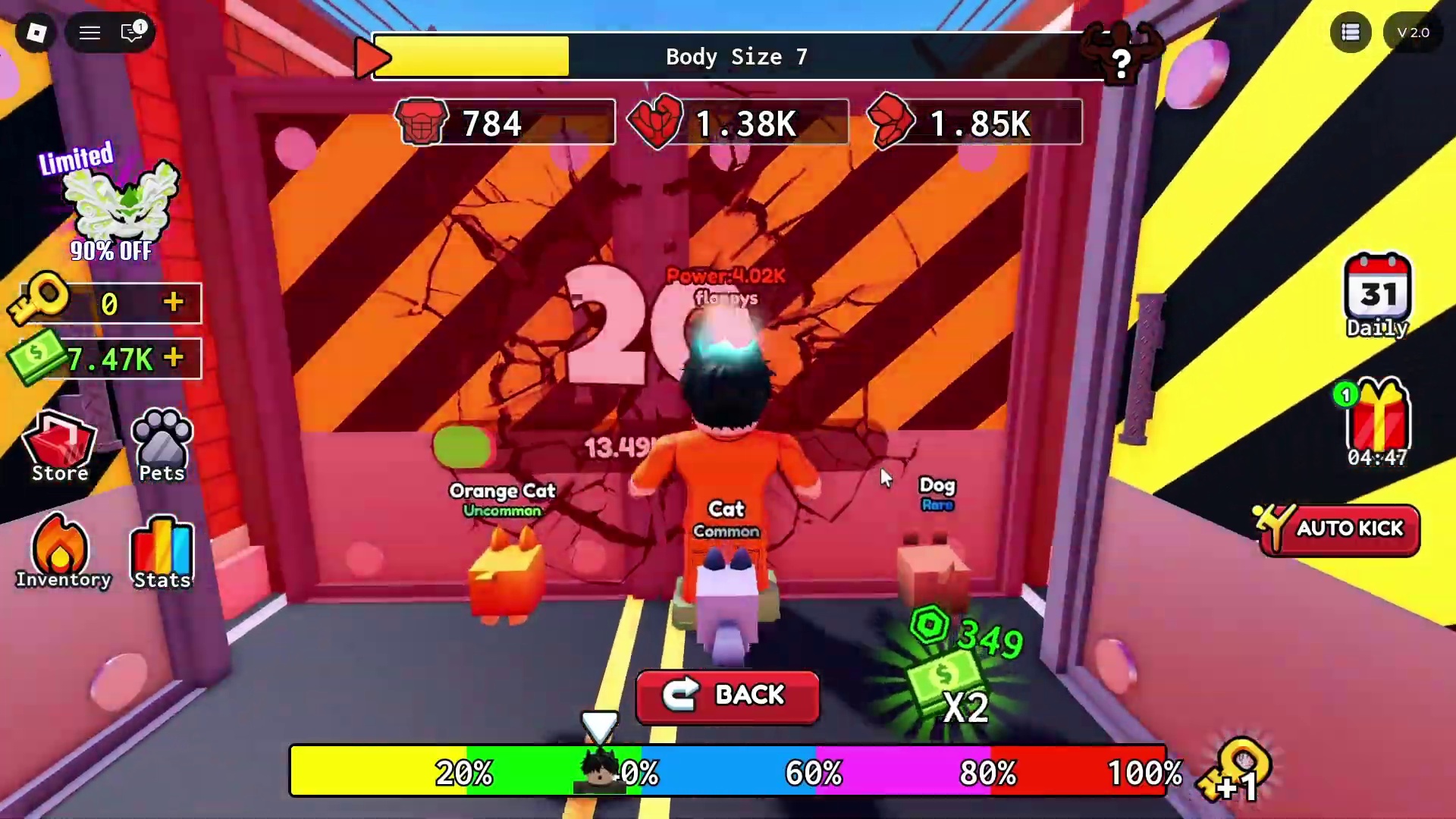Click the red BACK button
This screenshot has height=819, width=1456.
pyautogui.click(x=727, y=695)
